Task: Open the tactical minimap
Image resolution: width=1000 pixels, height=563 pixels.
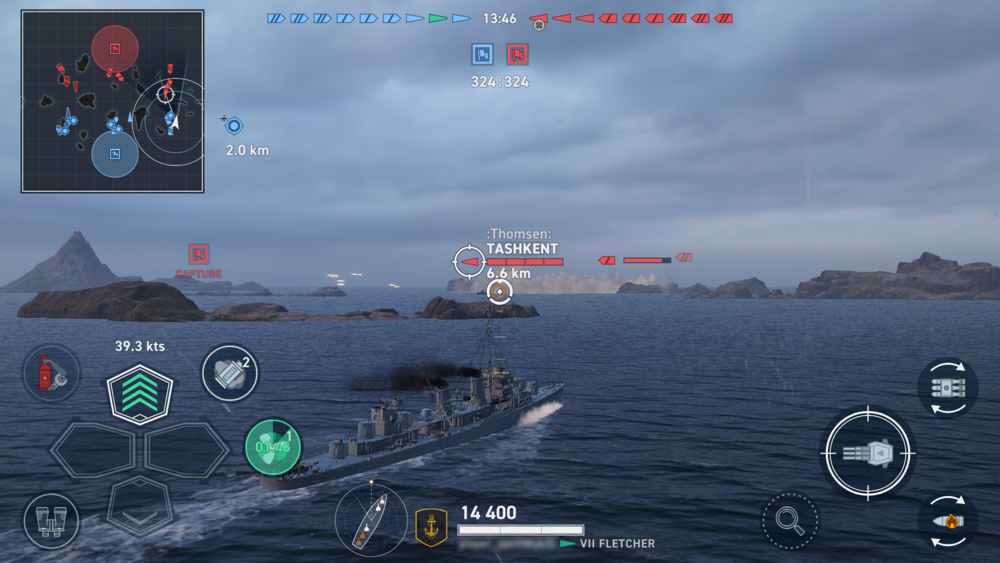Action: pyautogui.click(x=112, y=101)
